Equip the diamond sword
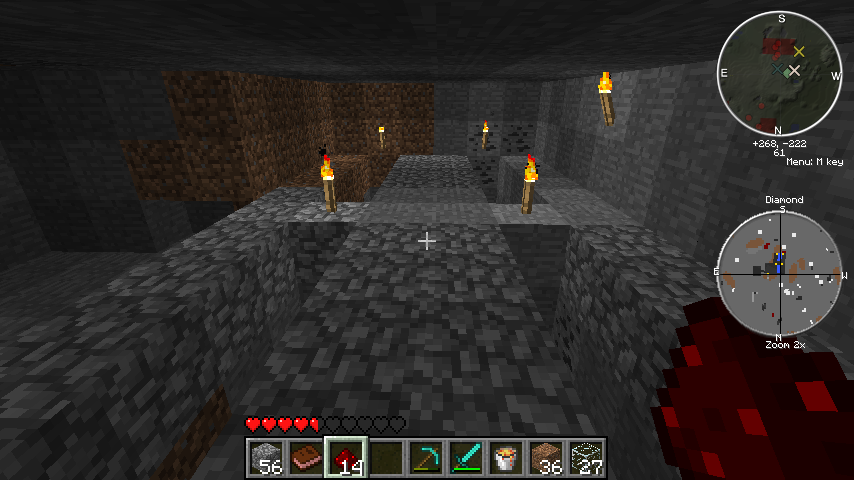Screen dimensions: 854x480 pyautogui.click(x=466, y=458)
